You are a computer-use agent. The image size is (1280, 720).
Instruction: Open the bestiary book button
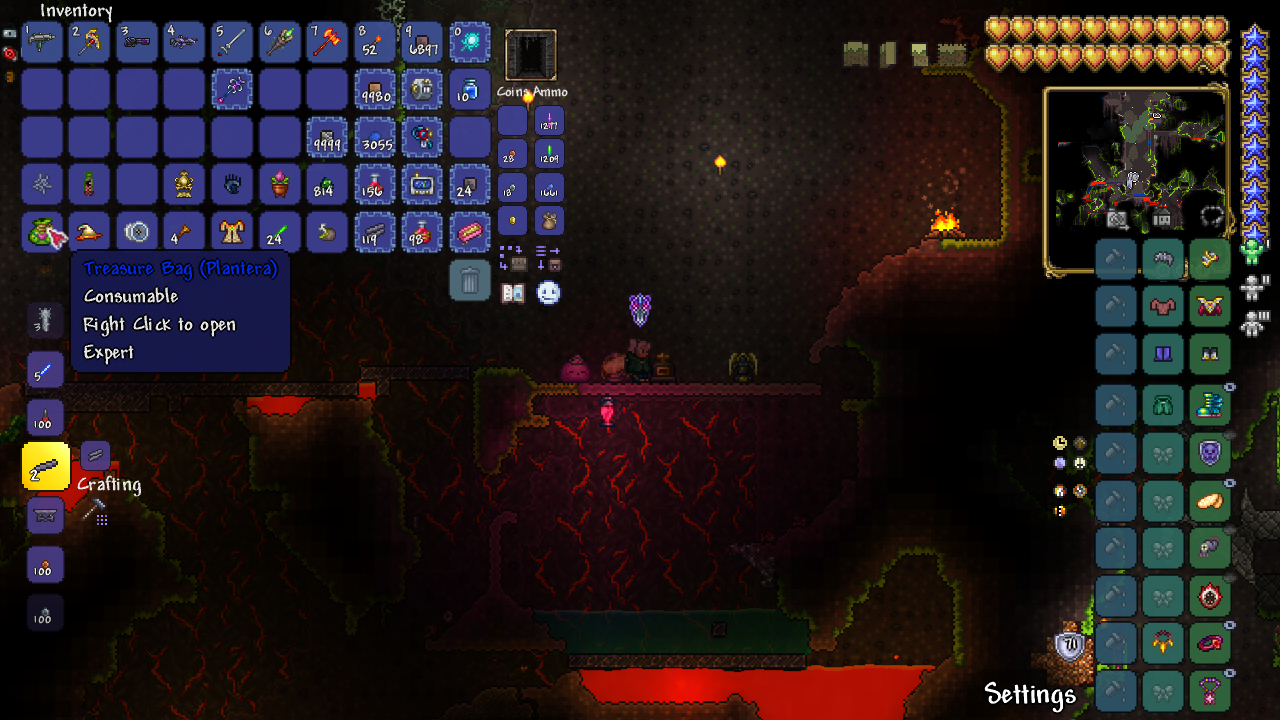pyautogui.click(x=513, y=293)
